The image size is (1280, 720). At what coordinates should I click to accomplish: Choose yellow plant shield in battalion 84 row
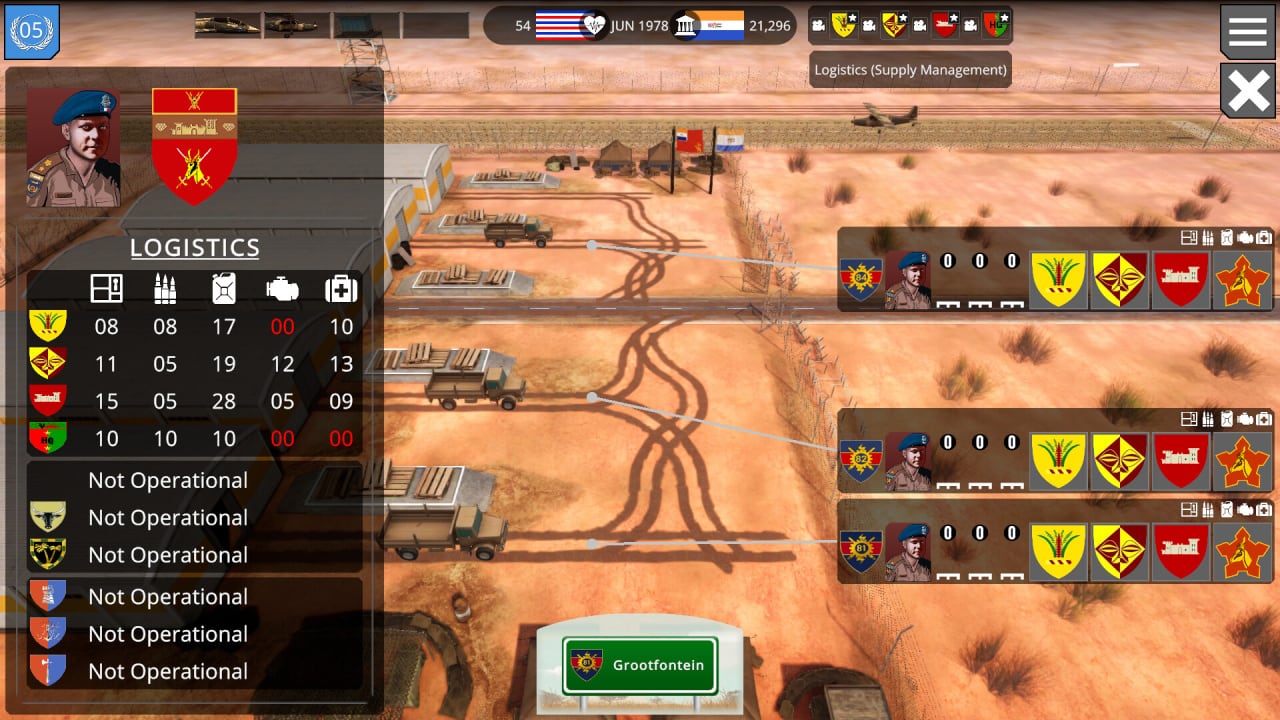click(1058, 280)
